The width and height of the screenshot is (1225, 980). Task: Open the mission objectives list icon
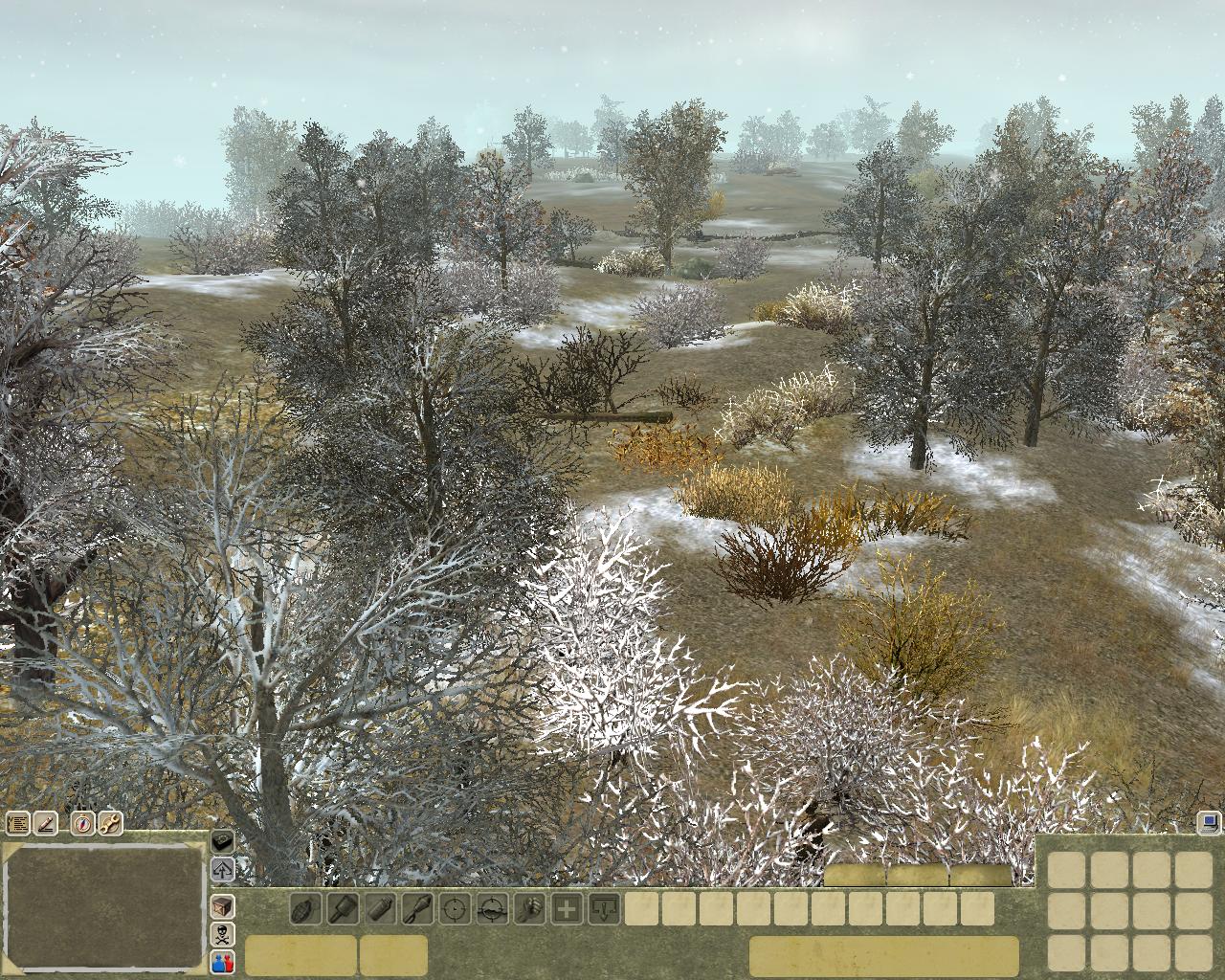pos(16,823)
